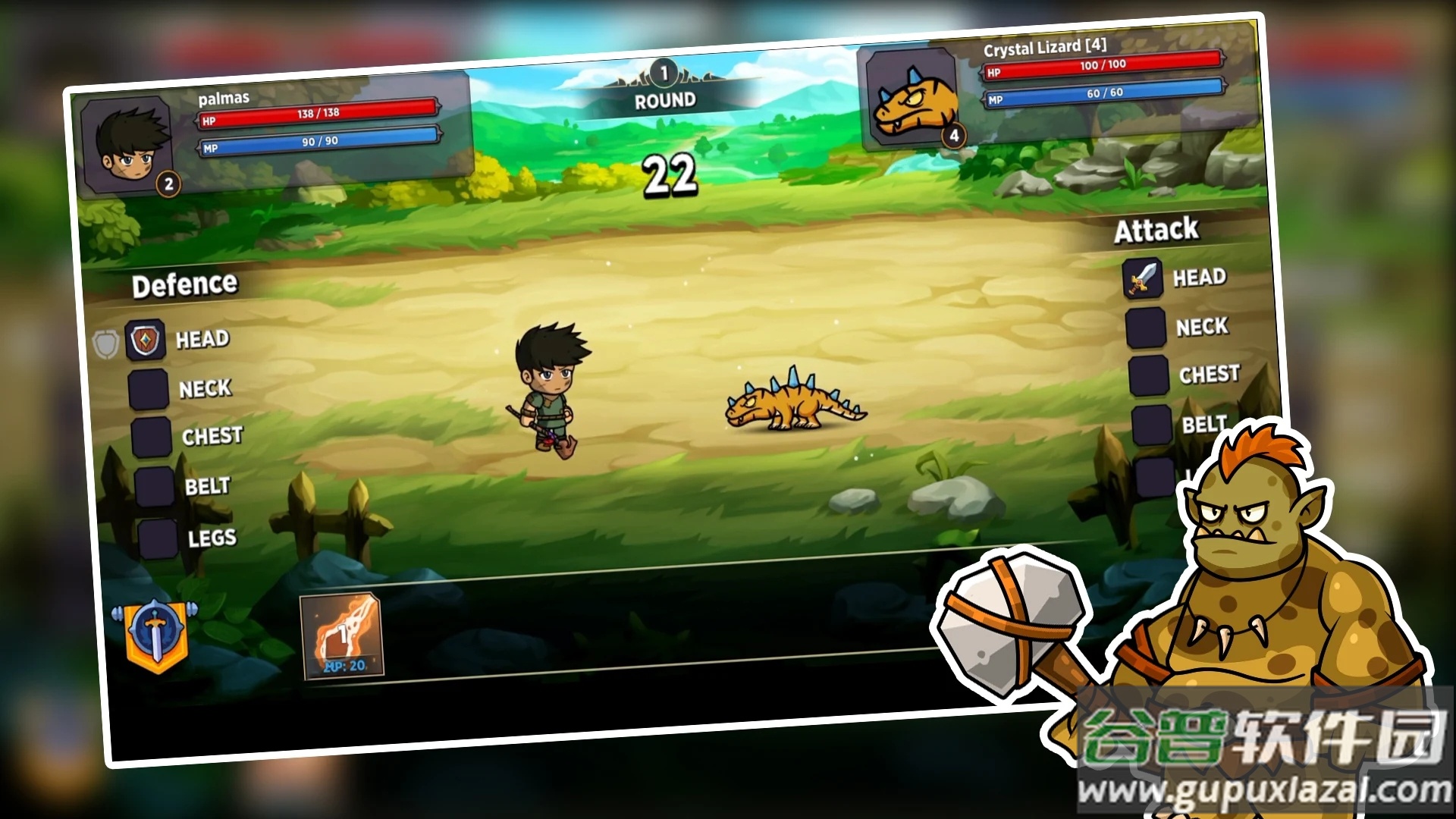This screenshot has height=819, width=1456.
Task: Target CHEST in Attack column
Action: coord(1149,376)
